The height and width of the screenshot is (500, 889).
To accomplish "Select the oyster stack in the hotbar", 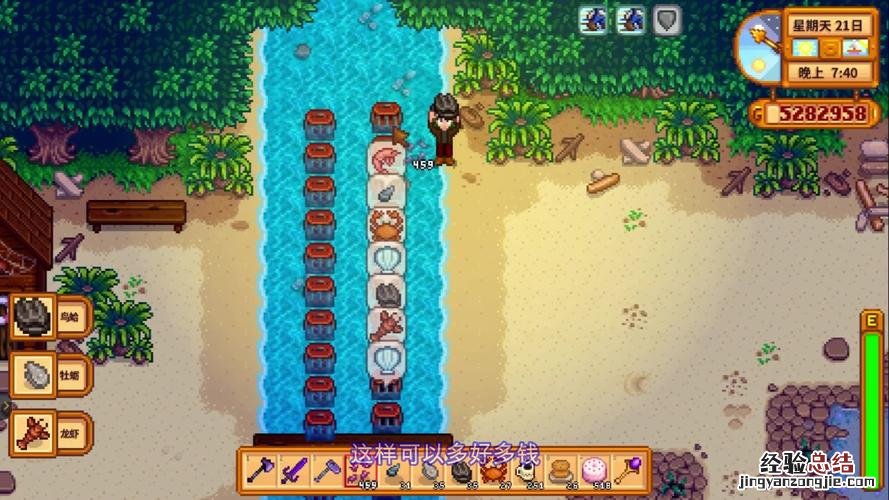I will 429,469.
